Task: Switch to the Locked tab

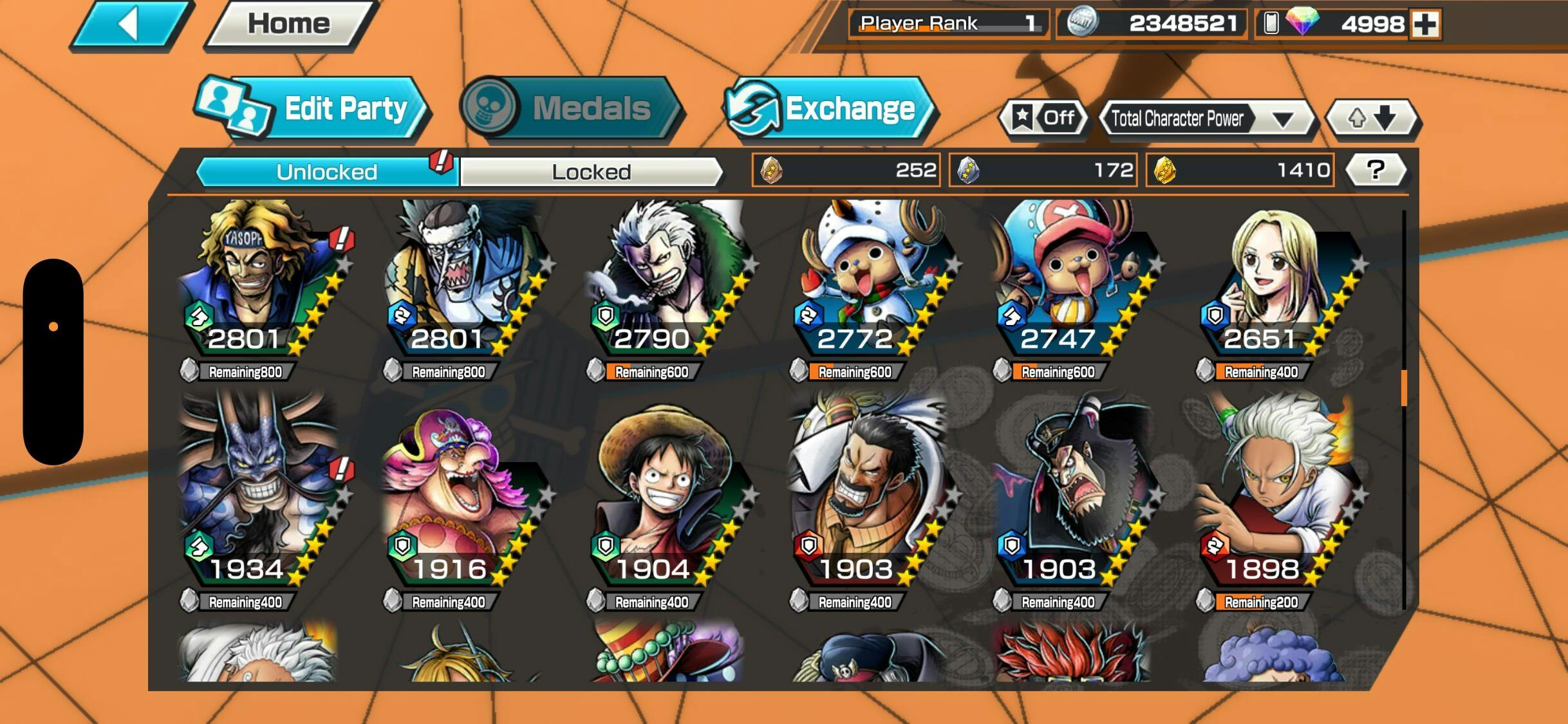Action: pyautogui.click(x=591, y=172)
